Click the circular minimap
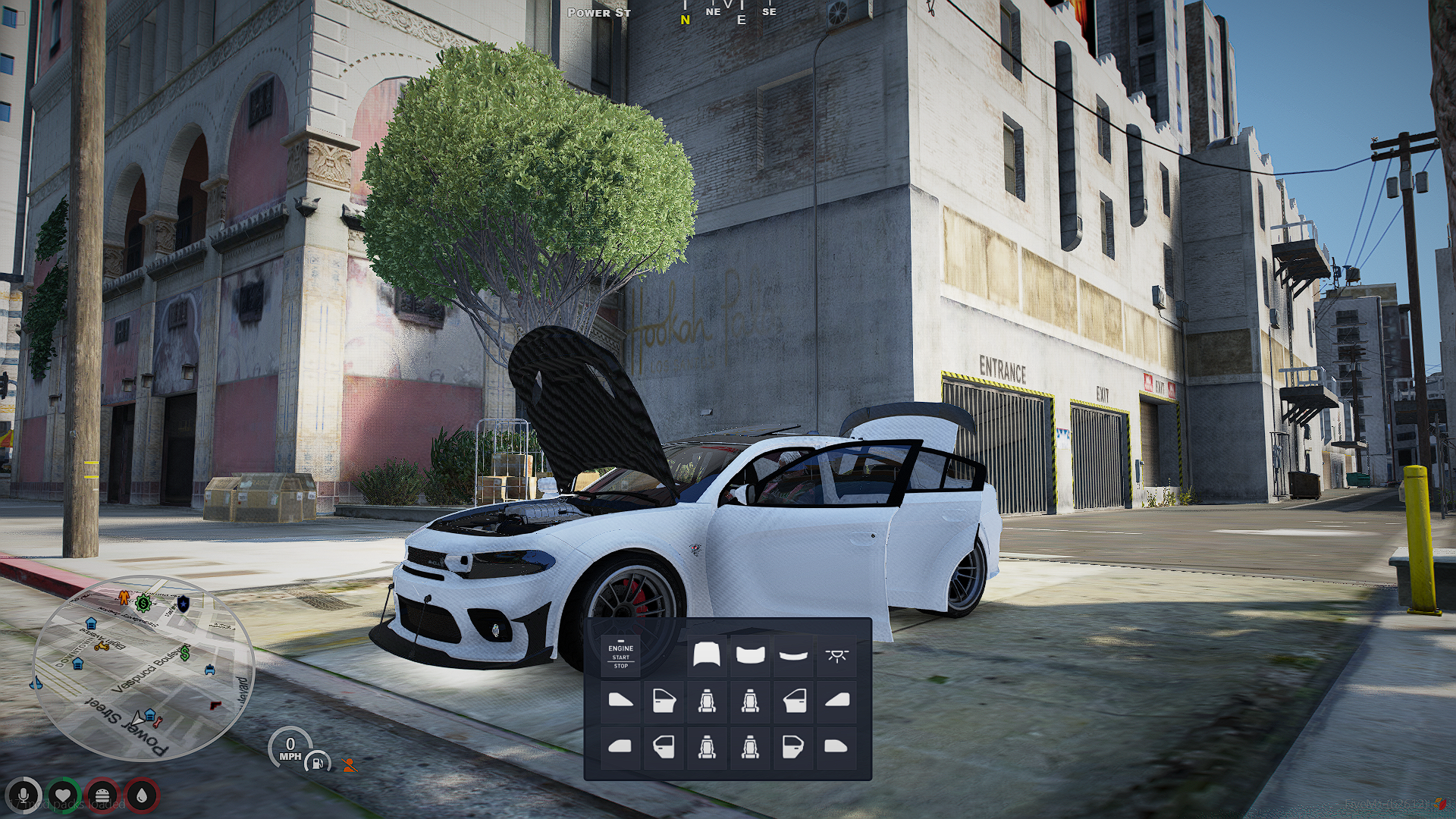 [143, 669]
